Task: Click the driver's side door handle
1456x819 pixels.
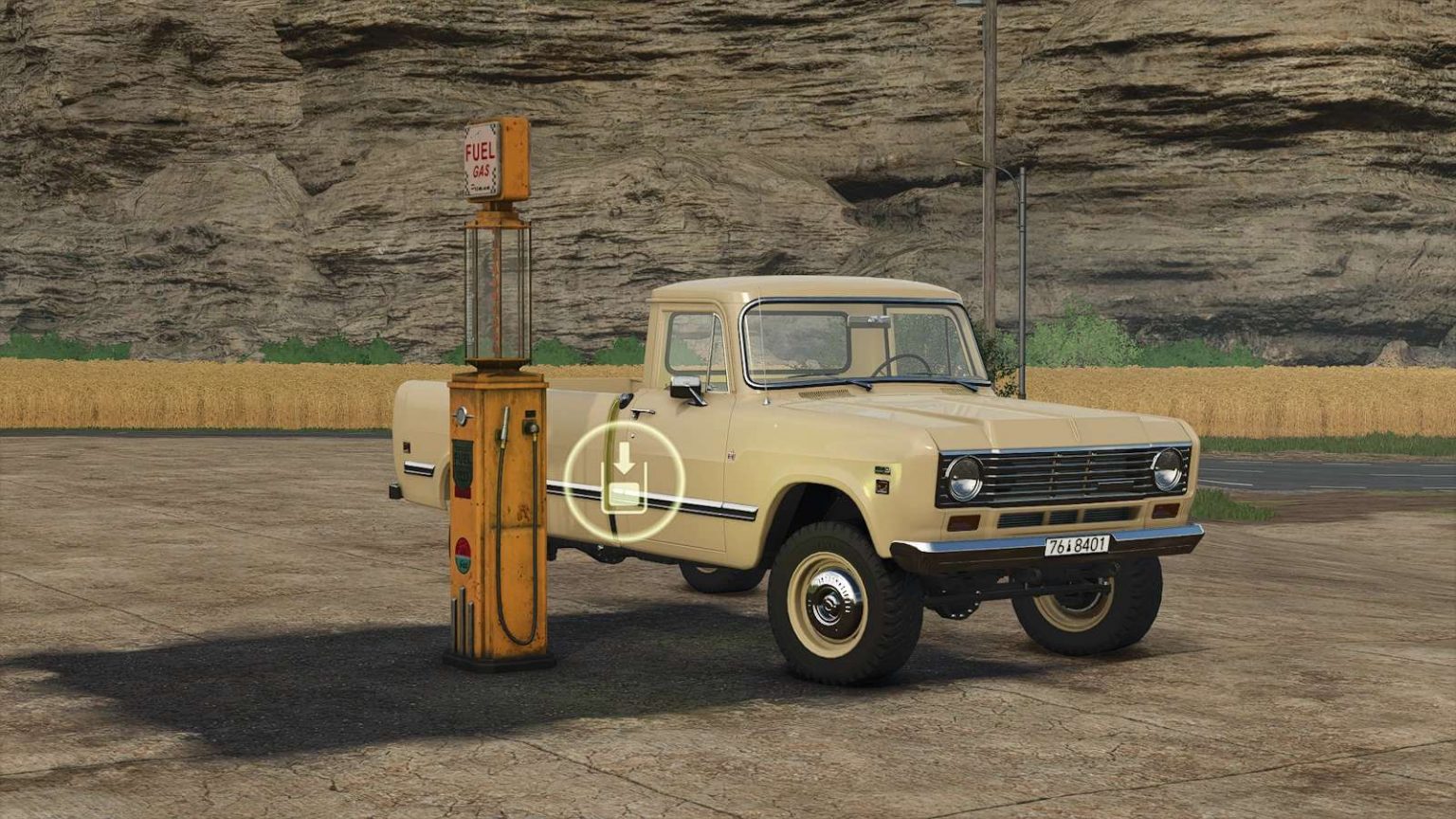Action: [643, 412]
